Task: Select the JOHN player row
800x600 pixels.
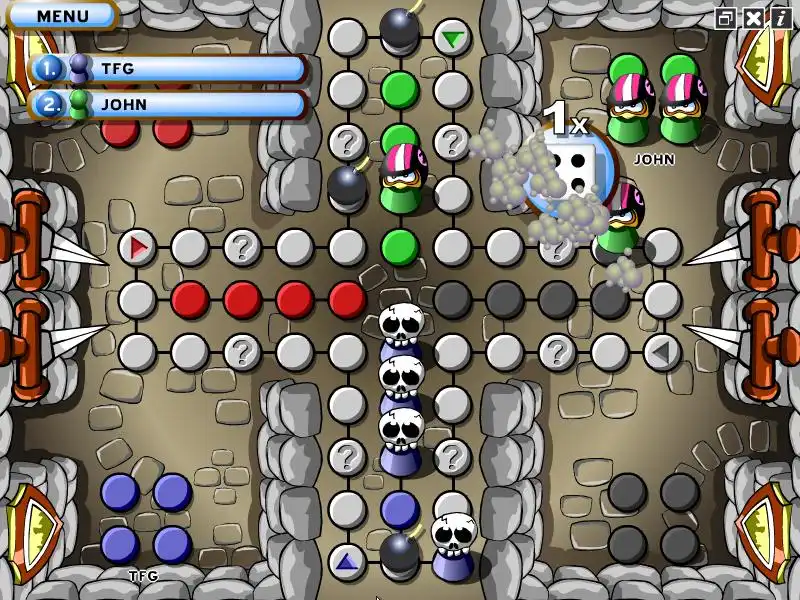Action: 168,104
